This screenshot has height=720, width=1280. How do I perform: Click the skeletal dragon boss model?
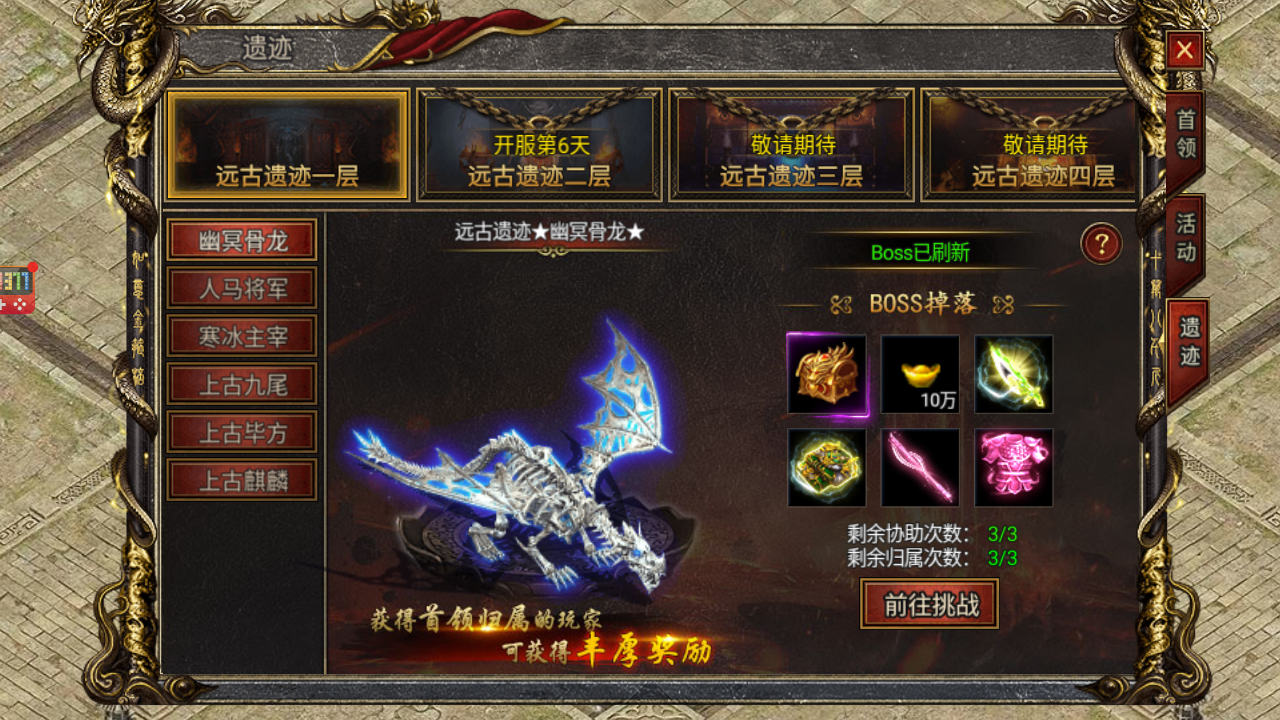540,470
